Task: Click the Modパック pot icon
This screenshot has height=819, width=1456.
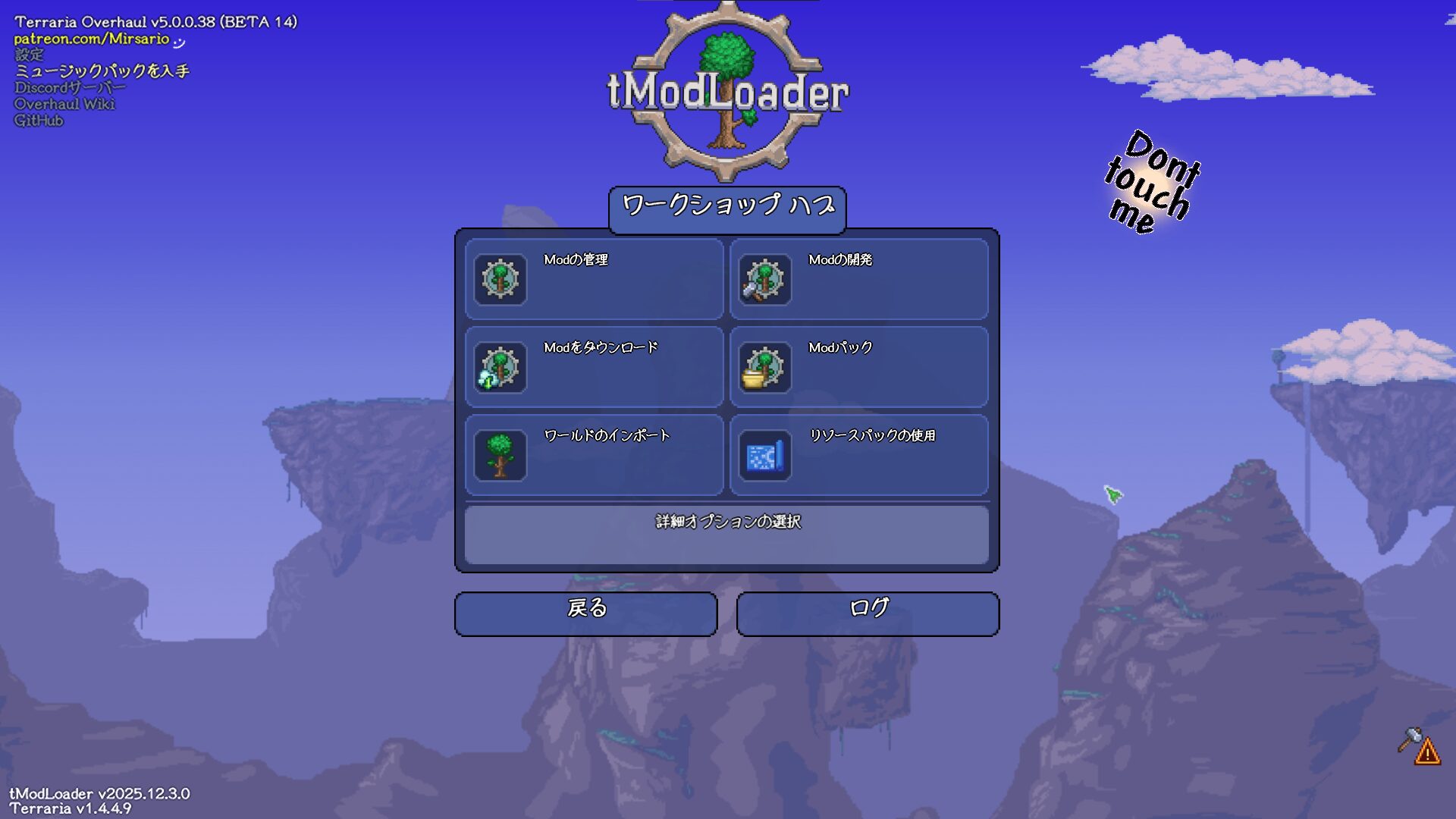Action: pos(763,368)
